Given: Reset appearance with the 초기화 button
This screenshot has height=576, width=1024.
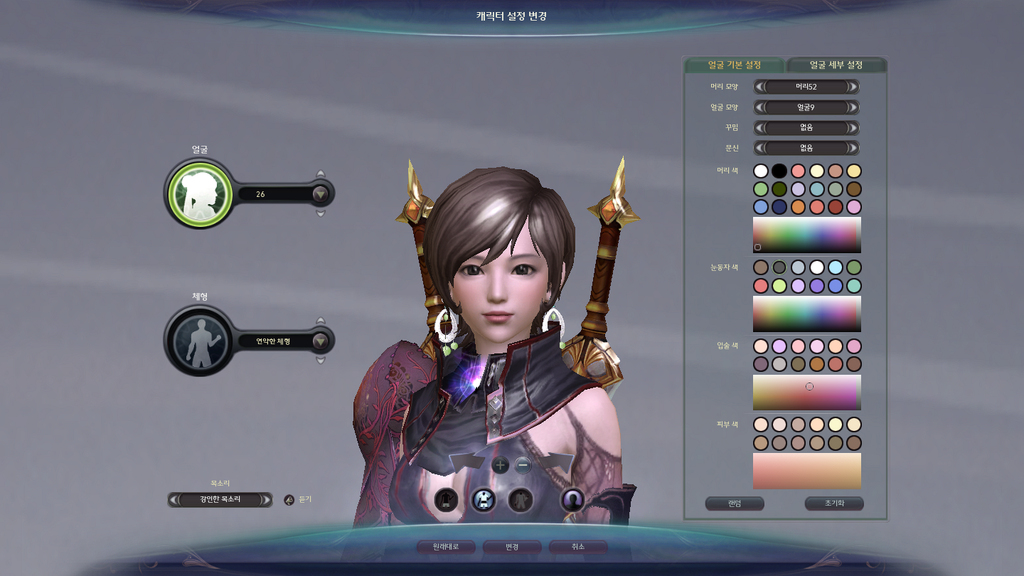Looking at the screenshot, I should pyautogui.click(x=834, y=503).
